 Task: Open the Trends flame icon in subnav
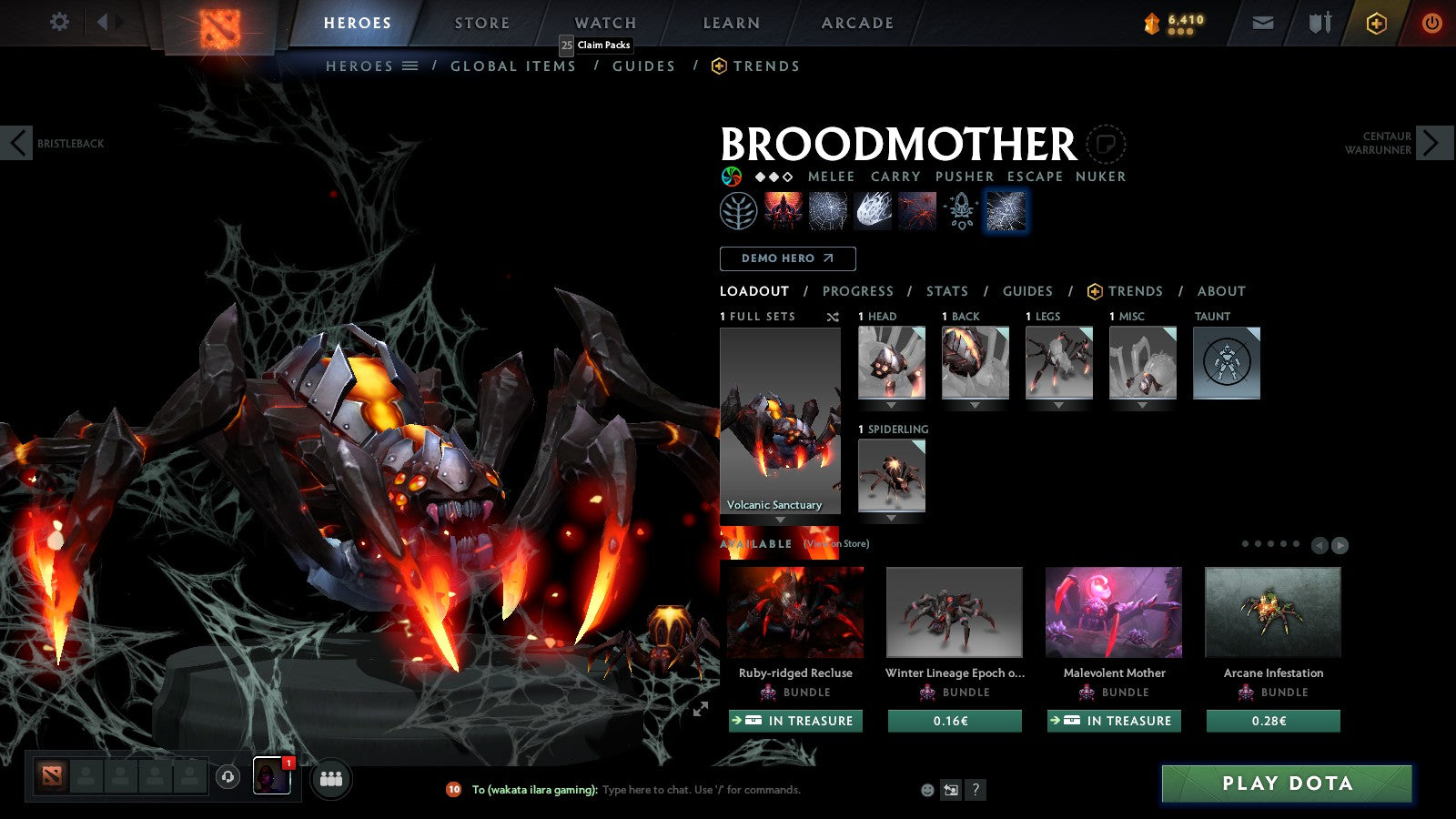pos(718,66)
